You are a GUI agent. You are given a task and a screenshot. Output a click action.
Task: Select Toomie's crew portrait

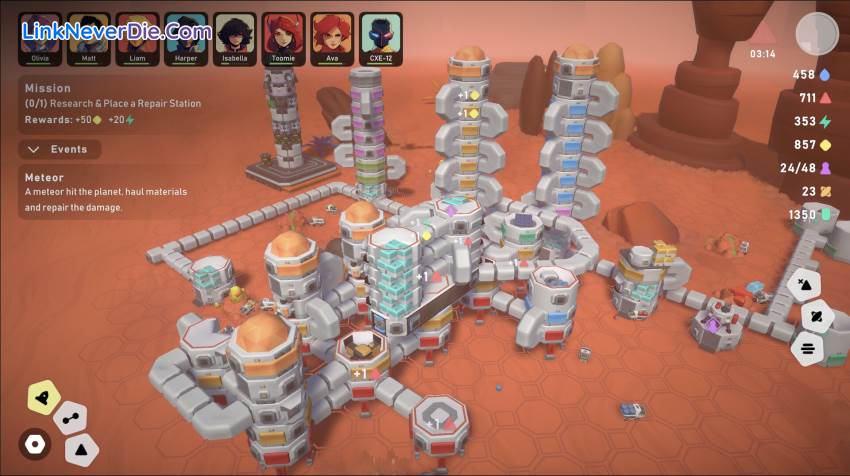(283, 34)
